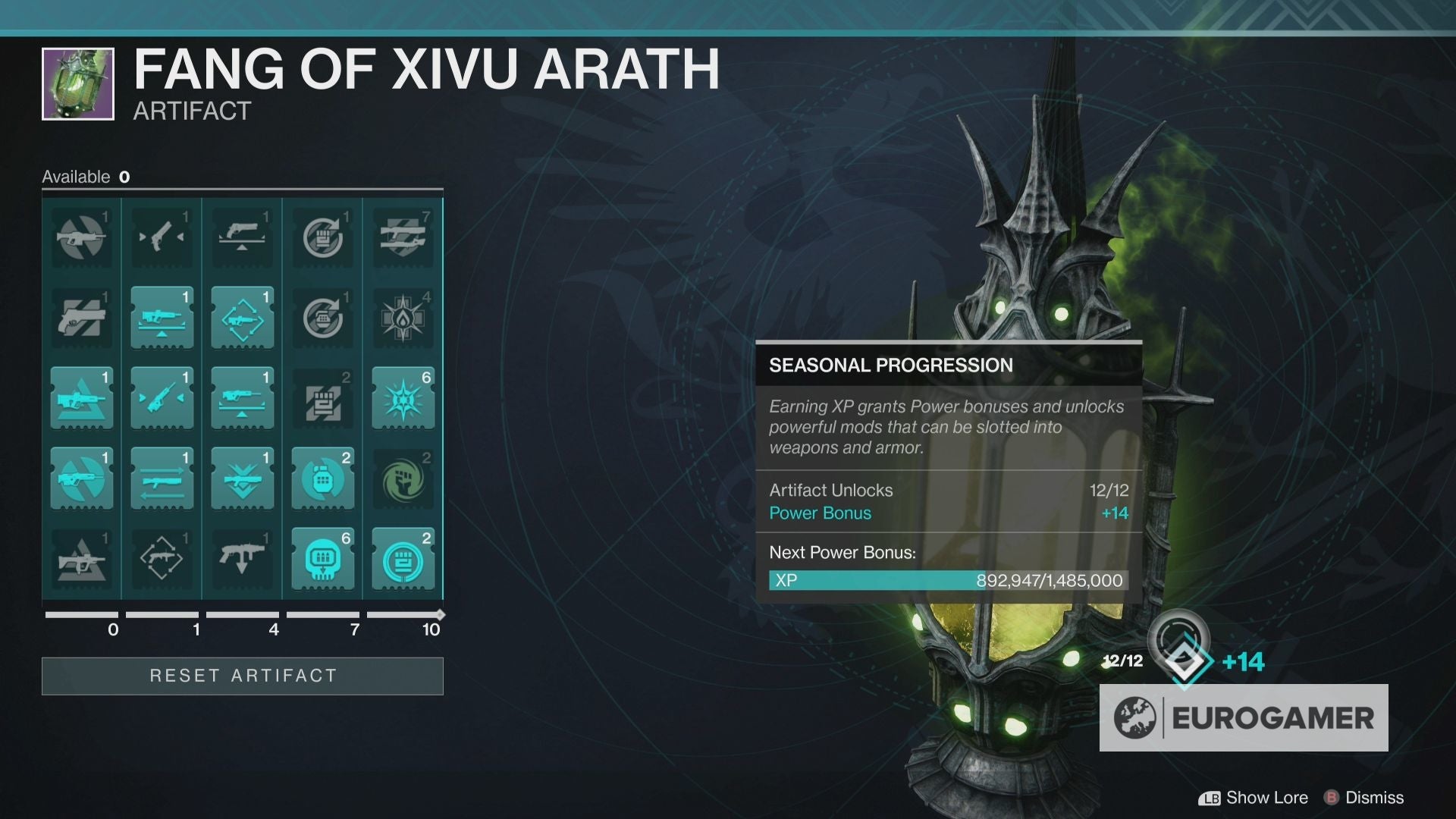Click the grenade launcher mod in column two

coord(162,318)
